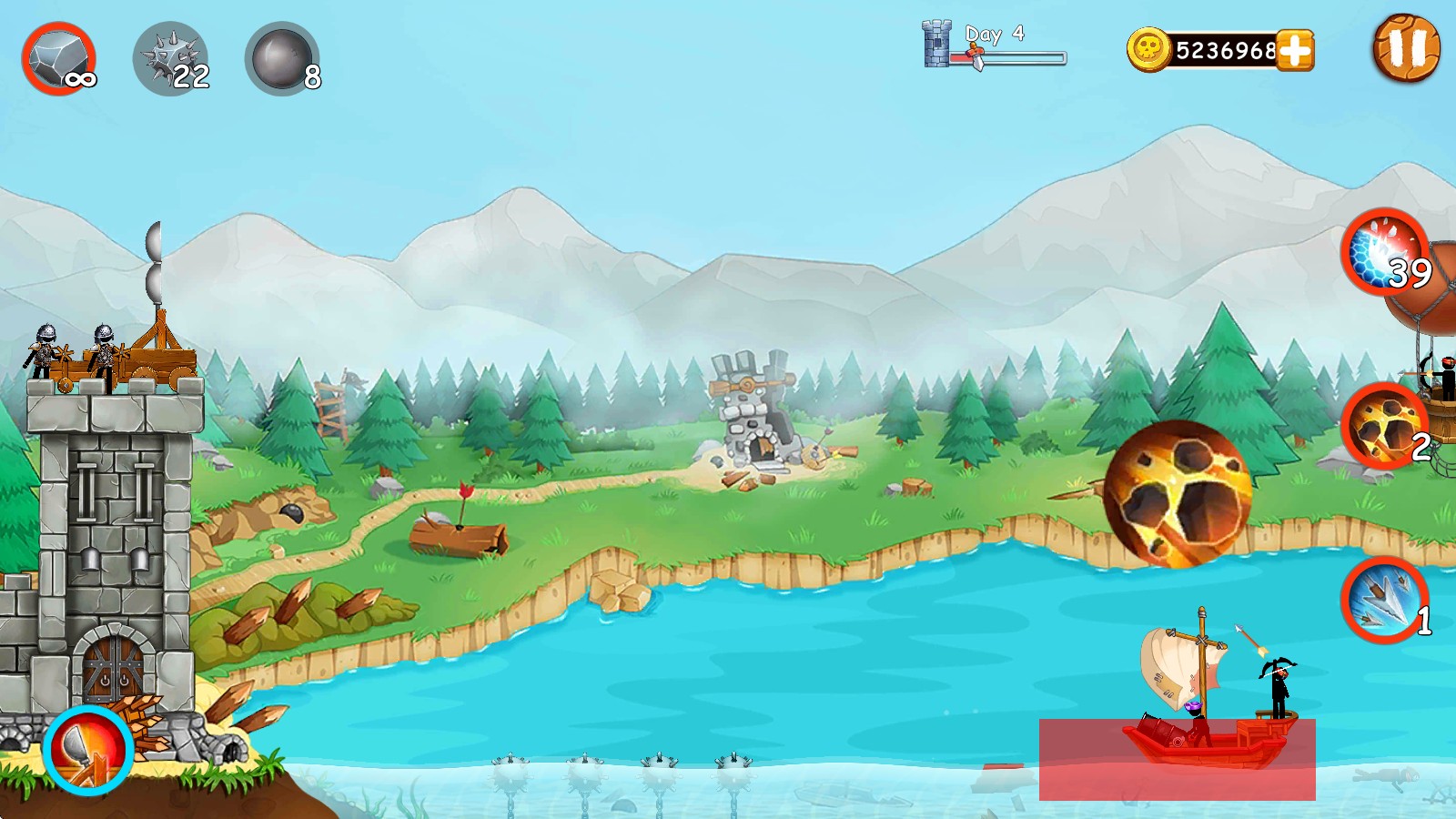Image resolution: width=1456 pixels, height=819 pixels.
Task: Cast the meteor strike ability
Action: 1383,426
